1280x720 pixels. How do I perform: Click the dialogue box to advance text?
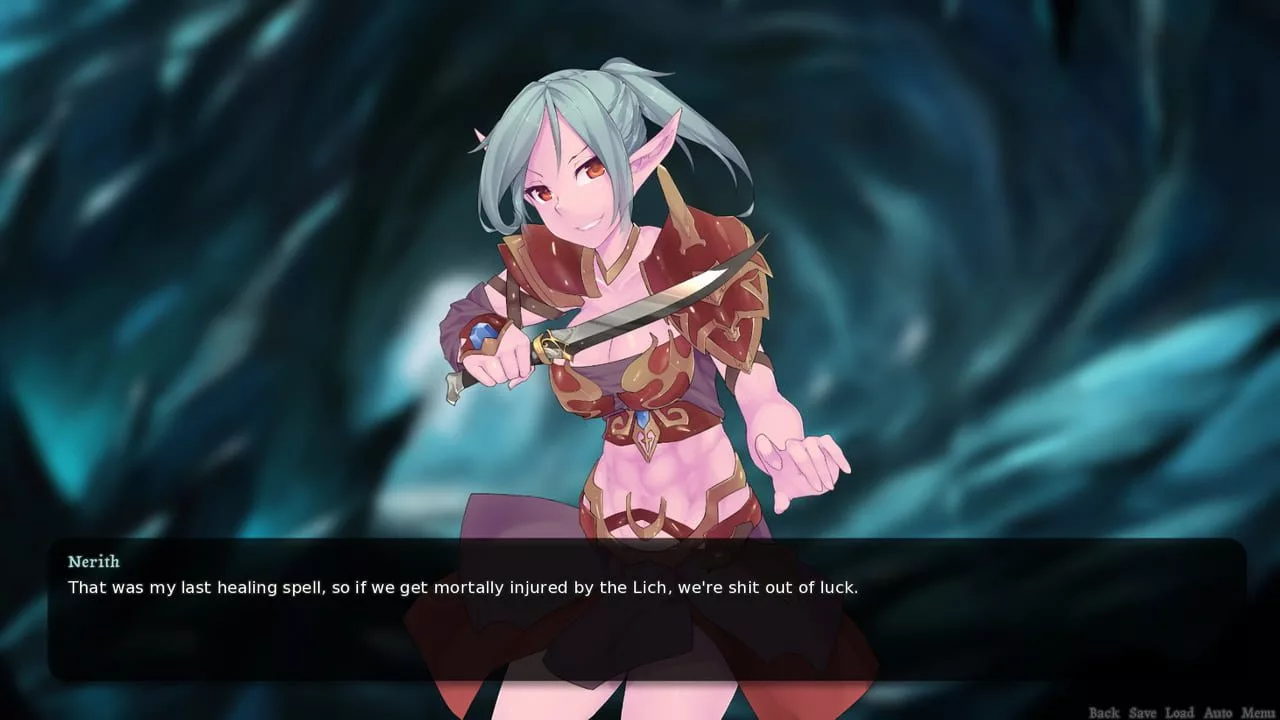pyautogui.click(x=640, y=630)
